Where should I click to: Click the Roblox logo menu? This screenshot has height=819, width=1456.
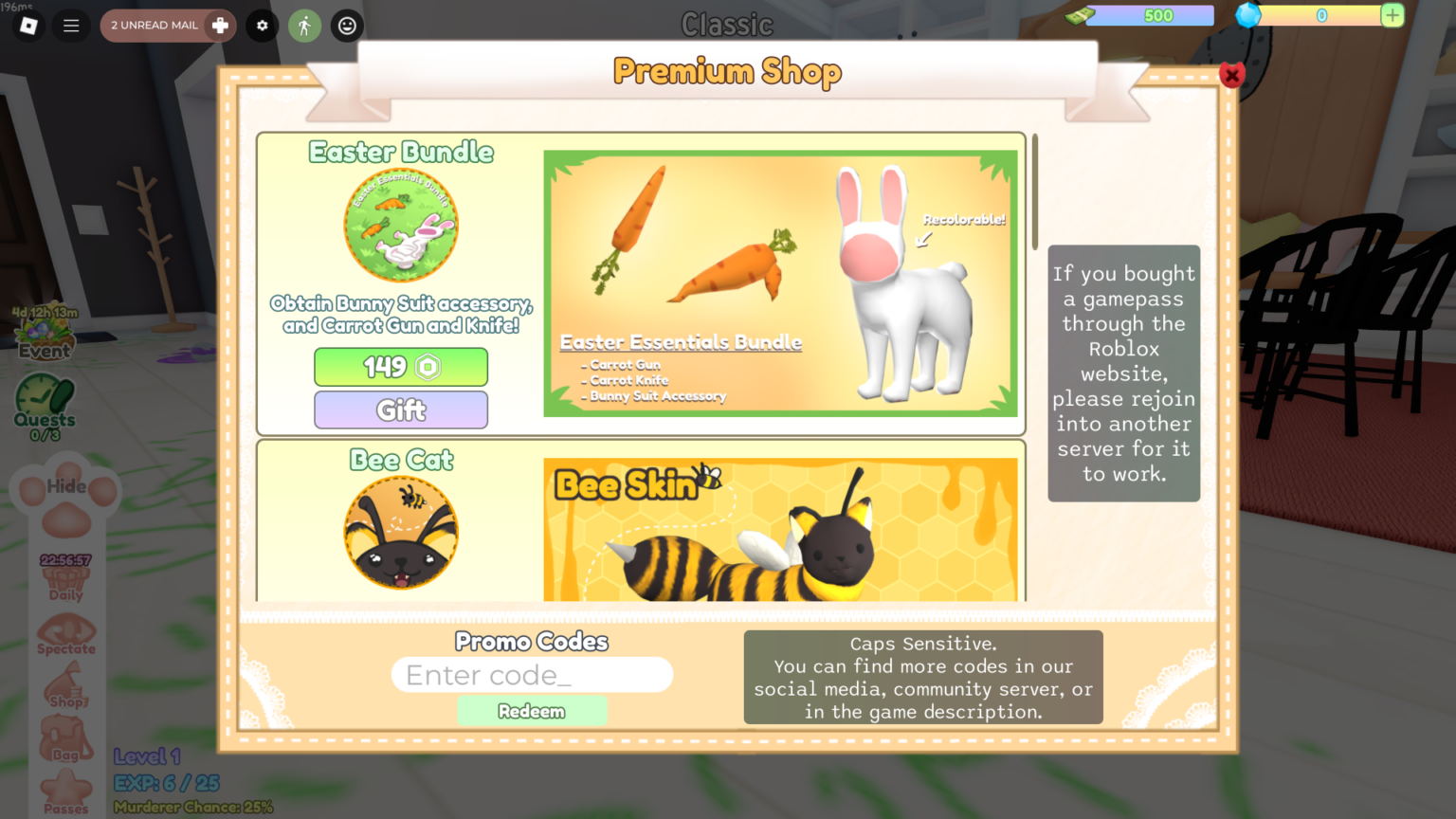click(x=27, y=26)
